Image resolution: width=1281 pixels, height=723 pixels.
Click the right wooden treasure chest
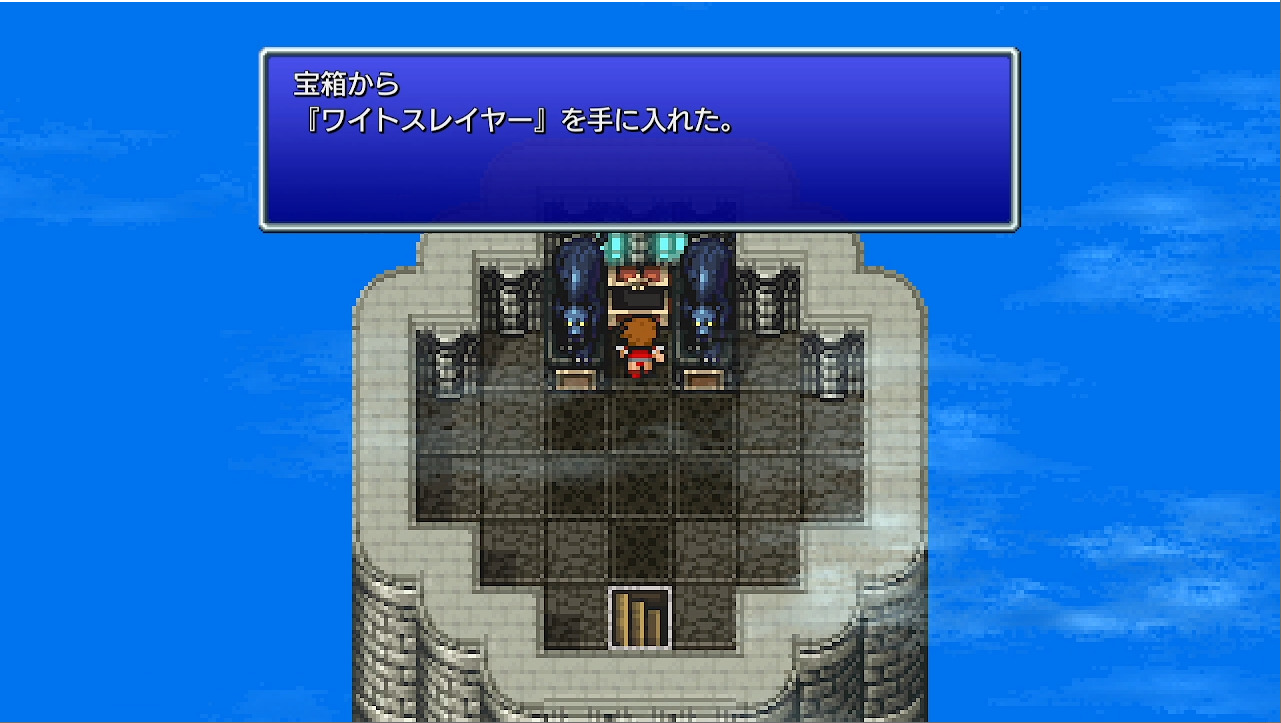click(703, 378)
